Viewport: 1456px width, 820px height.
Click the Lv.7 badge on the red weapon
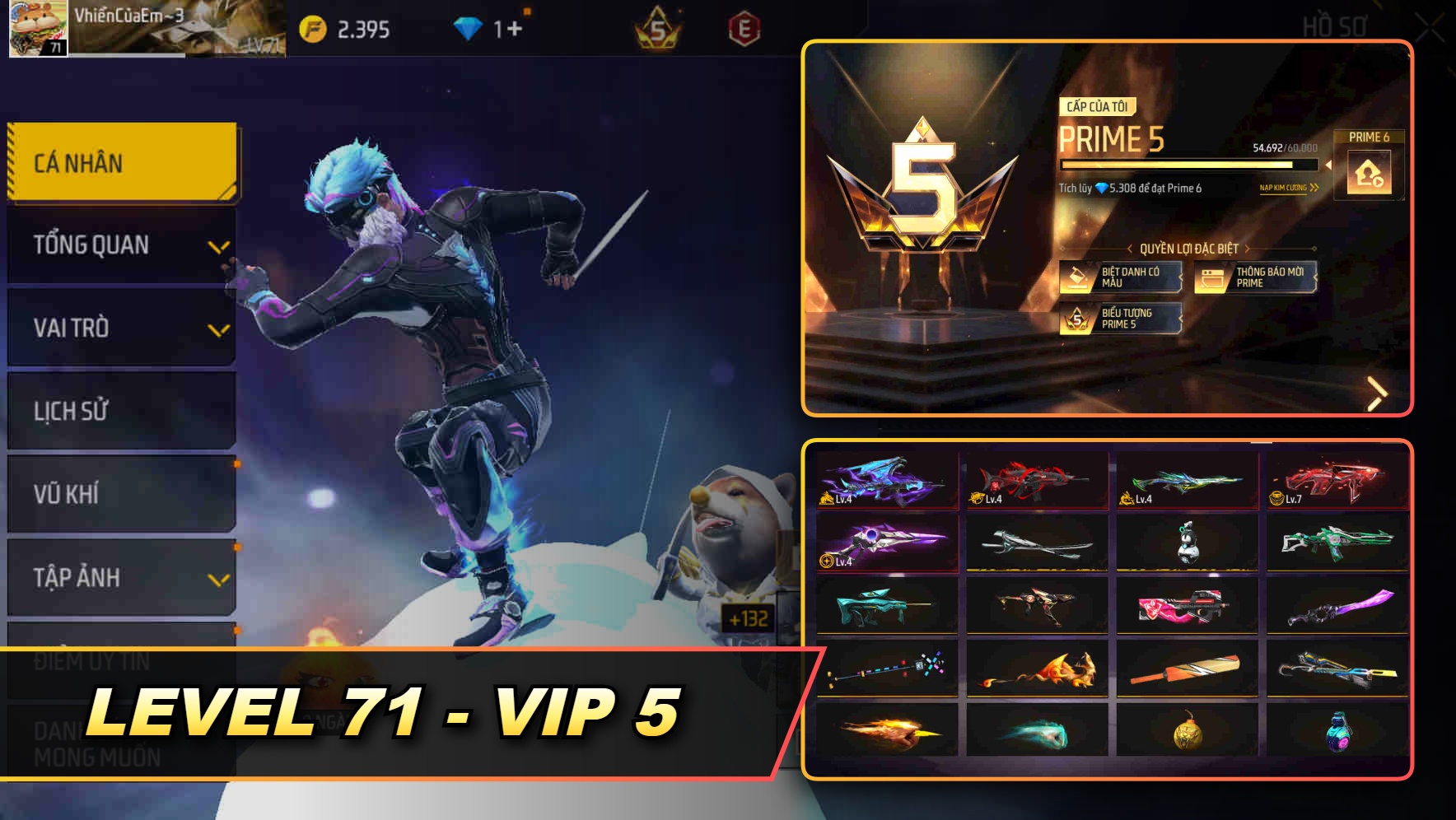(x=1286, y=500)
